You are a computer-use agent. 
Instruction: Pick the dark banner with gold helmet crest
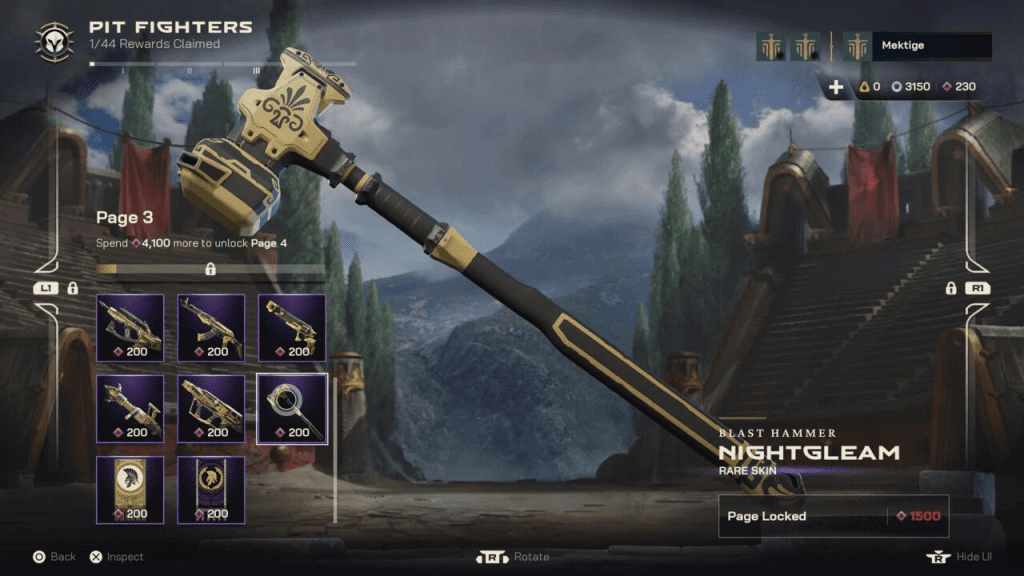pos(211,489)
